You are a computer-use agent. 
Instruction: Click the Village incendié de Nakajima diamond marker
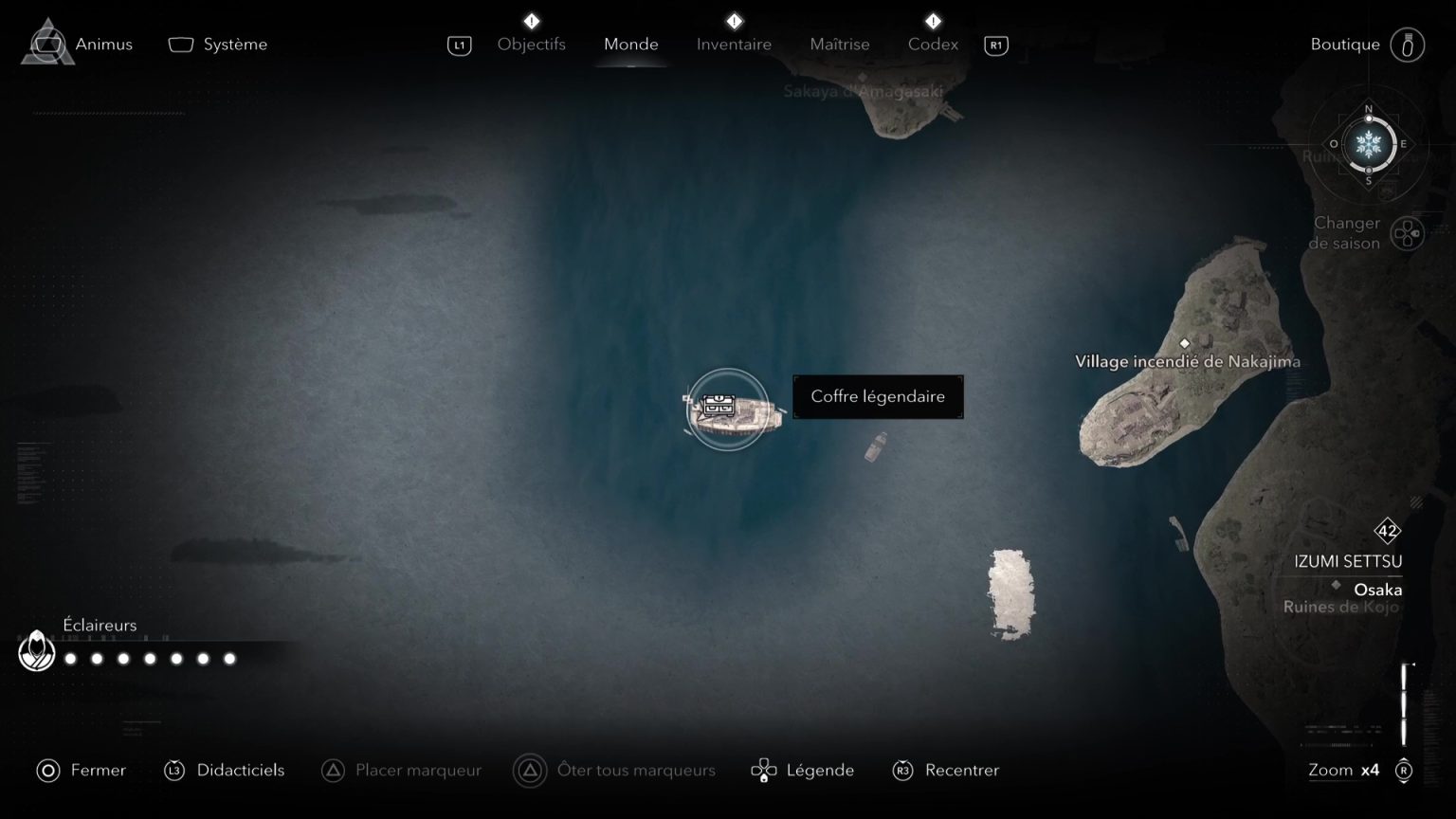click(x=1185, y=344)
